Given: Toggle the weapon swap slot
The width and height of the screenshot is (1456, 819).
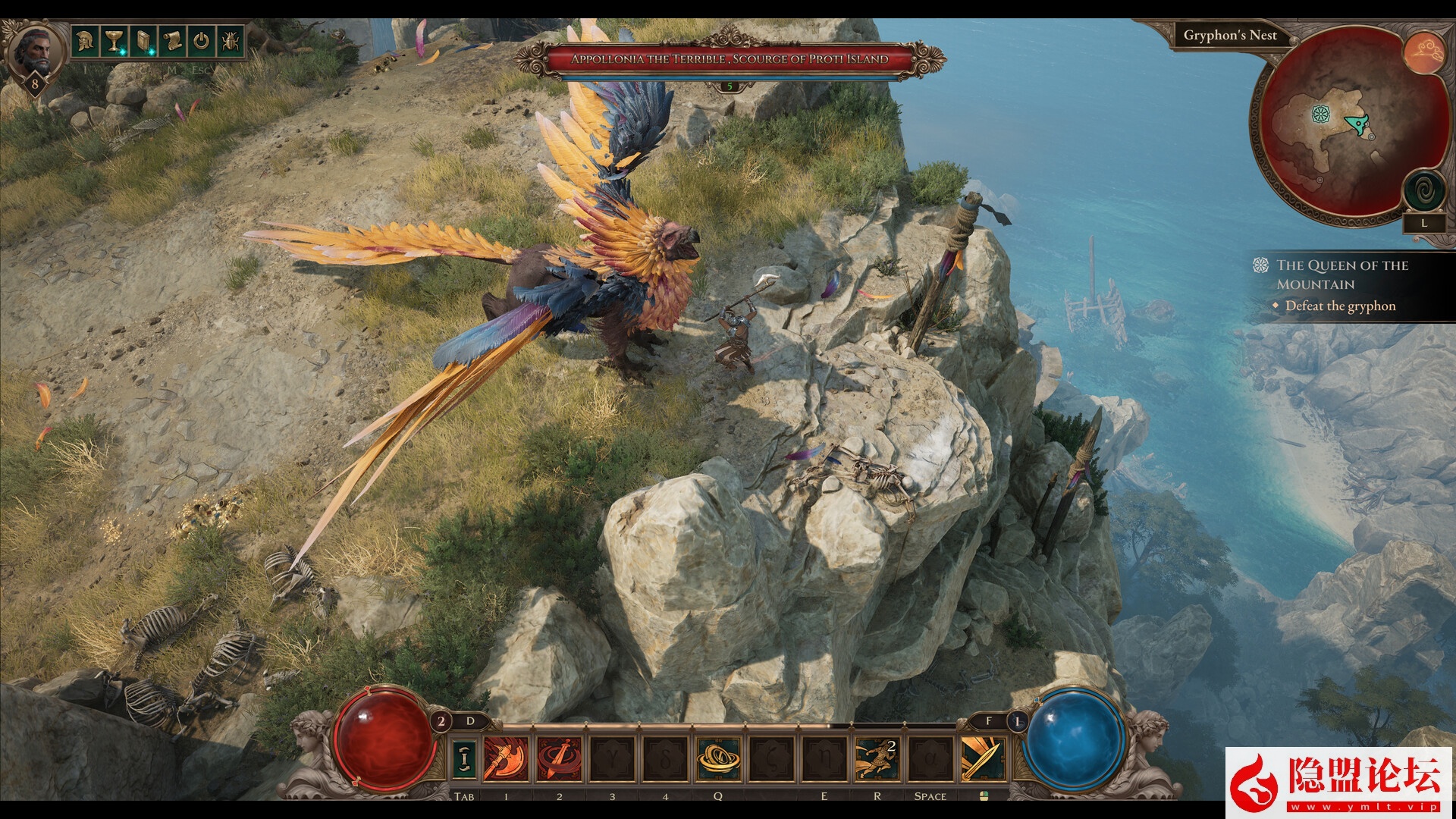Looking at the screenshot, I should click(464, 758).
